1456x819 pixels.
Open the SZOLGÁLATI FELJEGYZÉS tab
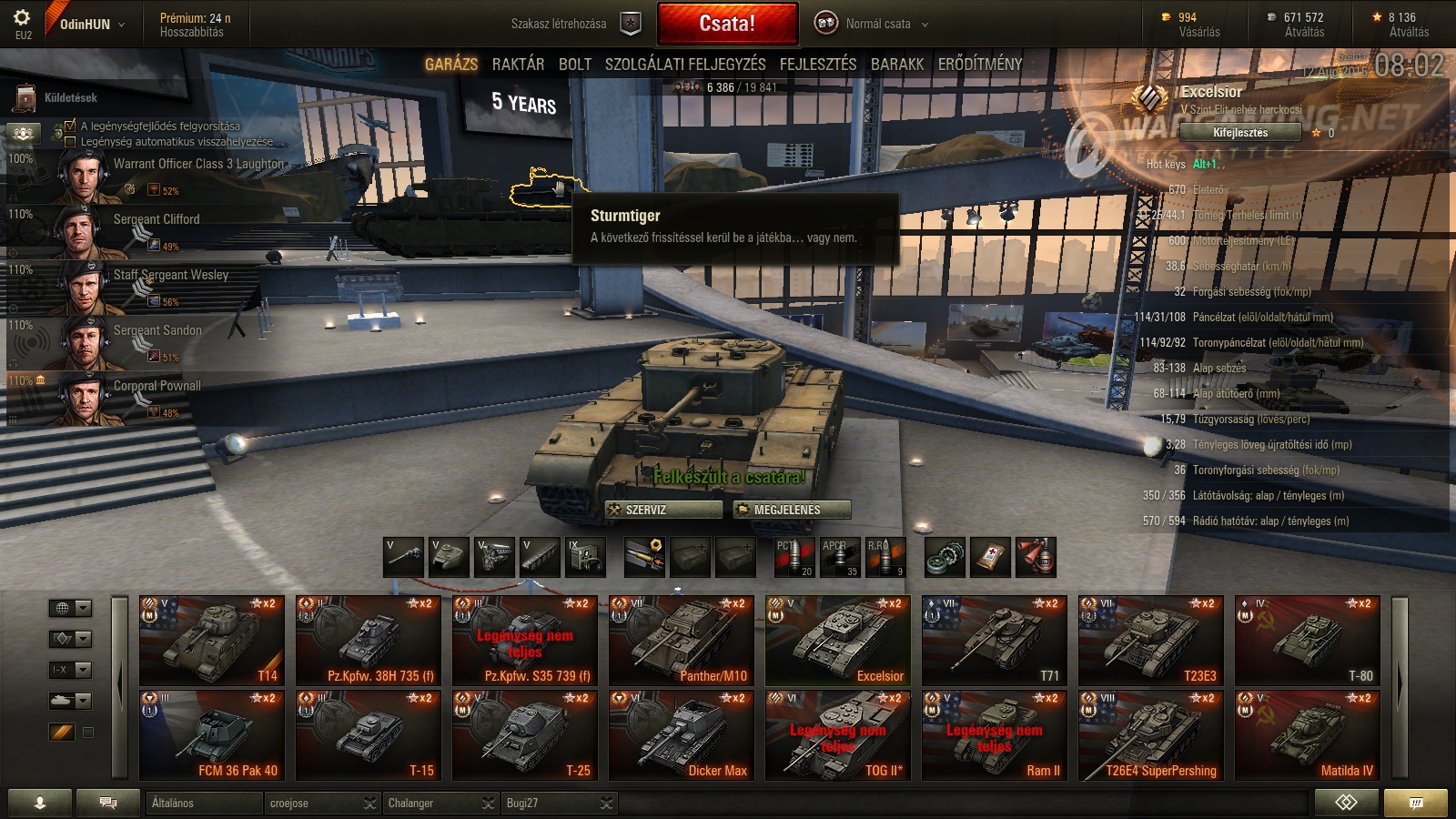(684, 65)
